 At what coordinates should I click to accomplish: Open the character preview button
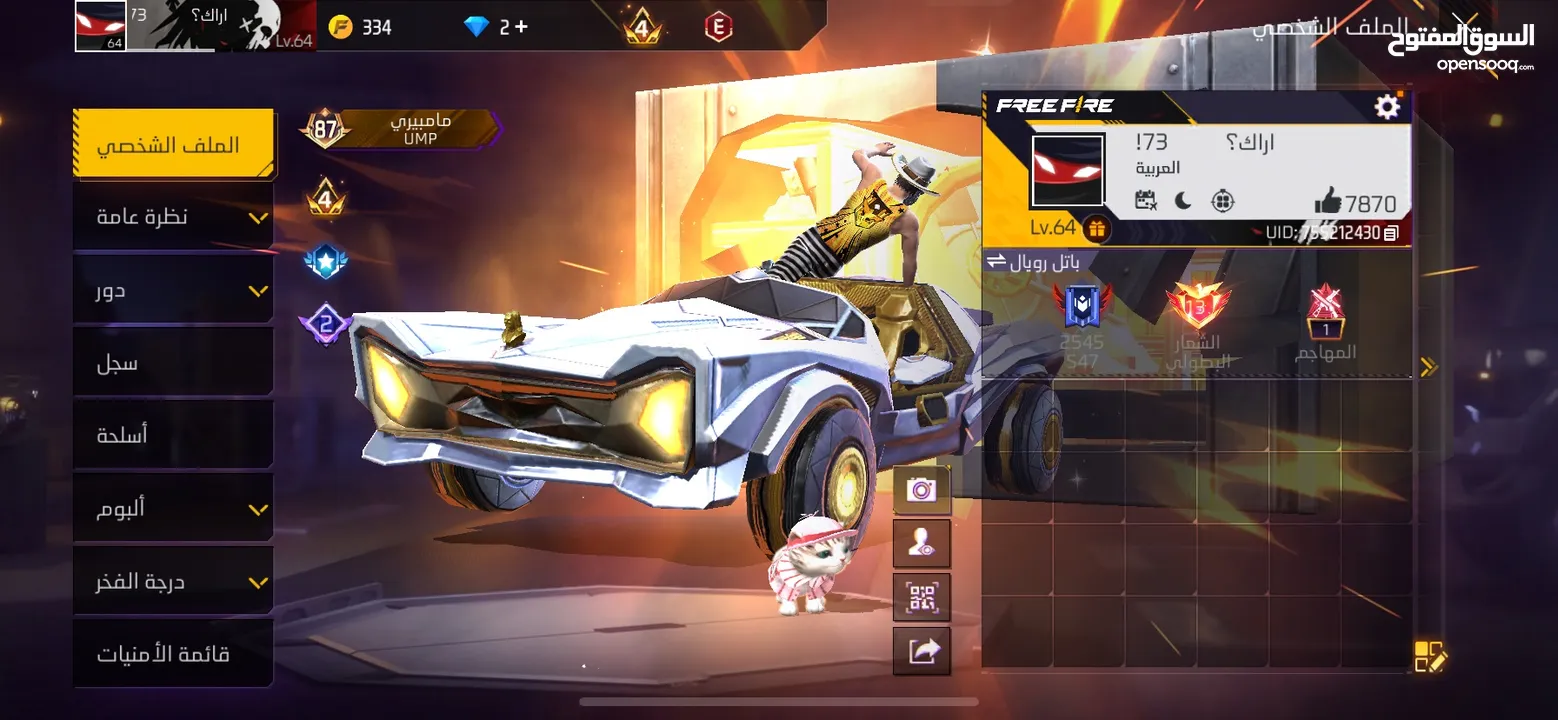click(921, 544)
